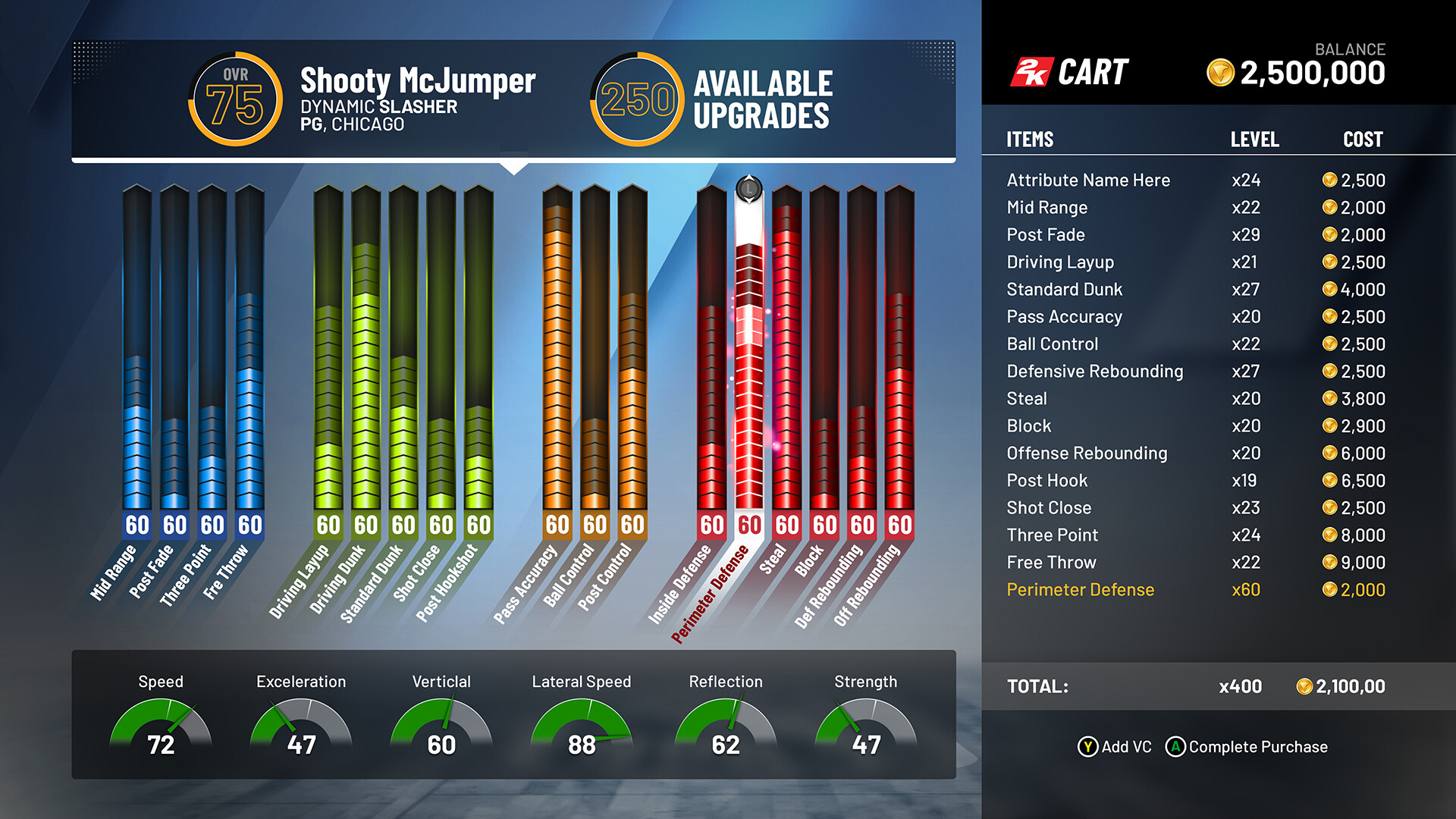The width and height of the screenshot is (1456, 819).
Task: Select the Standard Dunk cart item
Action: point(1194,290)
